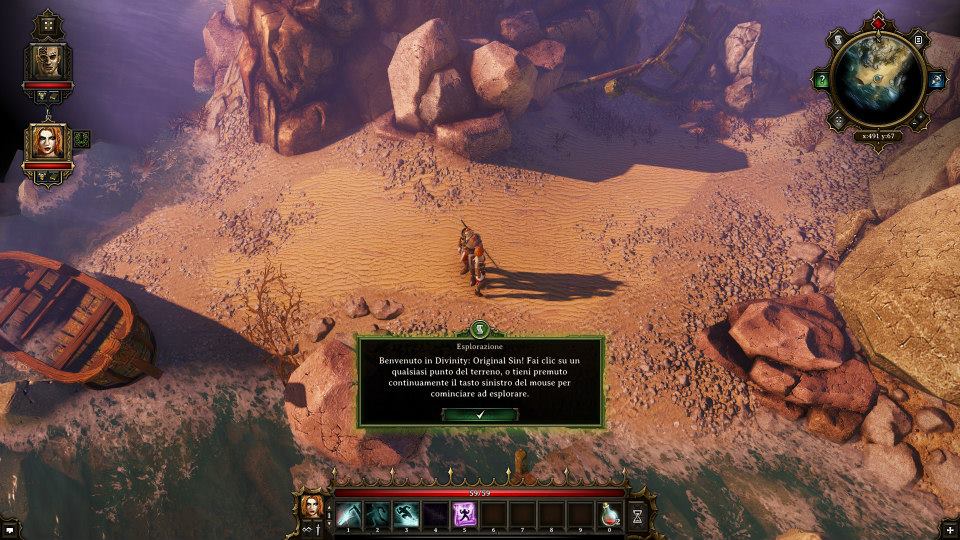Select the red-haired woman party portrait
Screen dimensions: 960x540
[x=48, y=141]
